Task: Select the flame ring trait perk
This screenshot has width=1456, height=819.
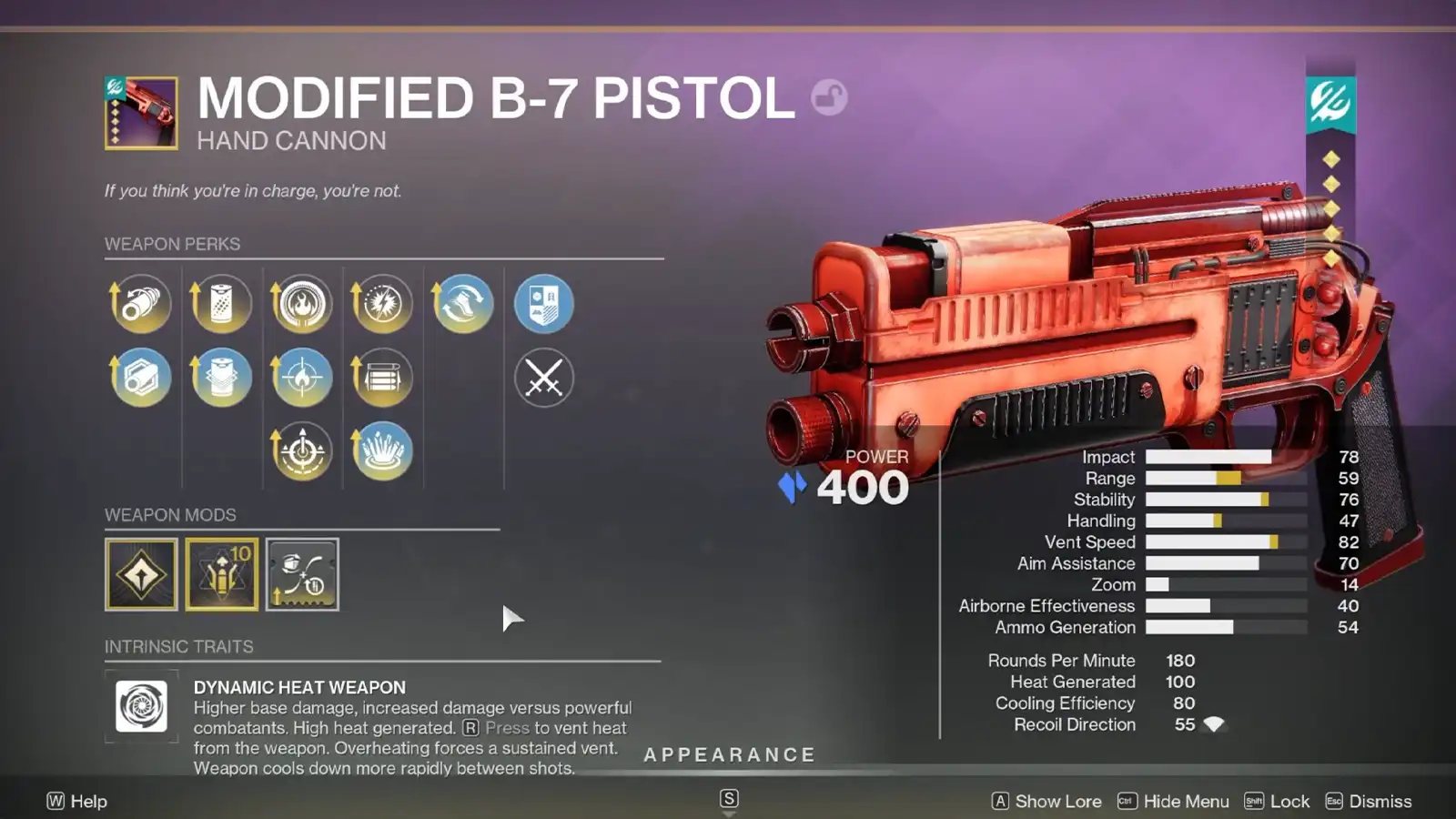Action: [302, 304]
